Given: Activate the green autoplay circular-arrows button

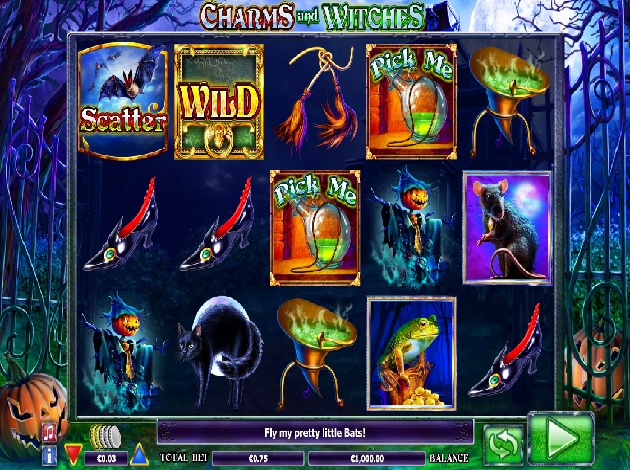Looking at the screenshot, I should pyautogui.click(x=502, y=442).
